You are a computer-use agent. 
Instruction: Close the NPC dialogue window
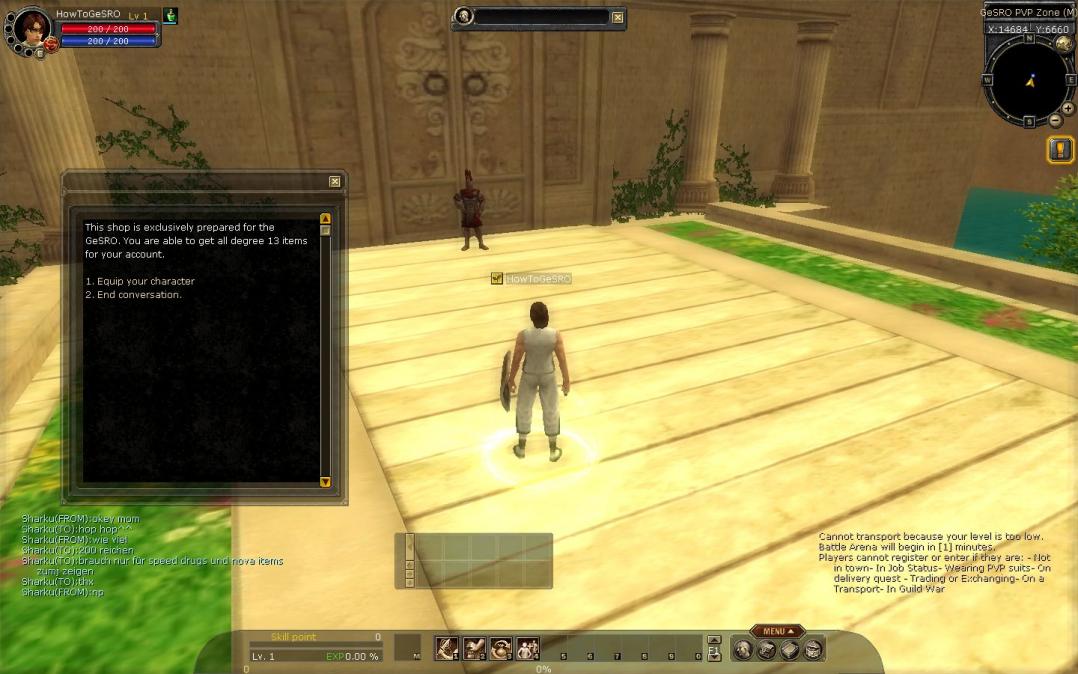(x=335, y=181)
